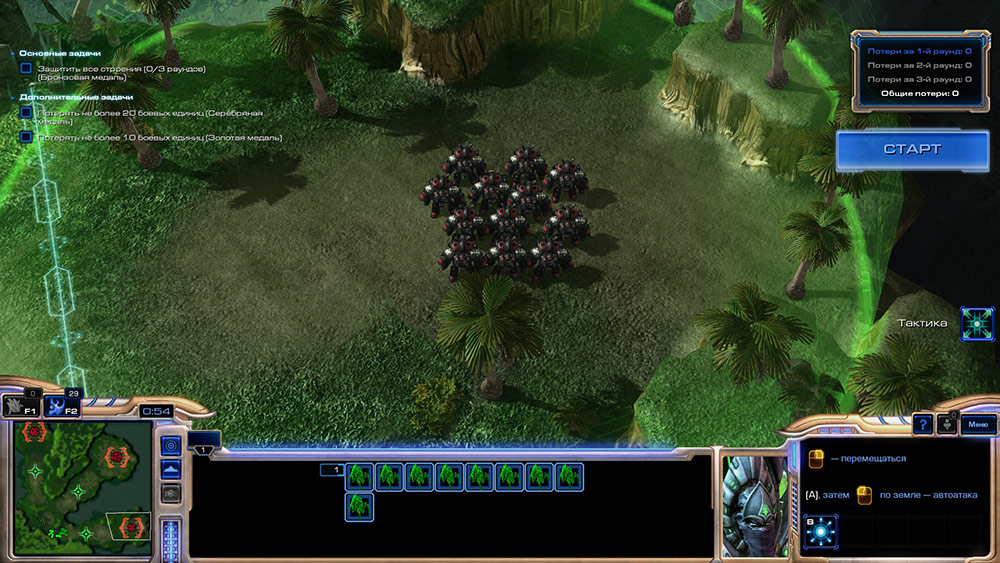Screen dimensions: 1000x563
Task: Open the question mark help button
Action: pos(923,425)
